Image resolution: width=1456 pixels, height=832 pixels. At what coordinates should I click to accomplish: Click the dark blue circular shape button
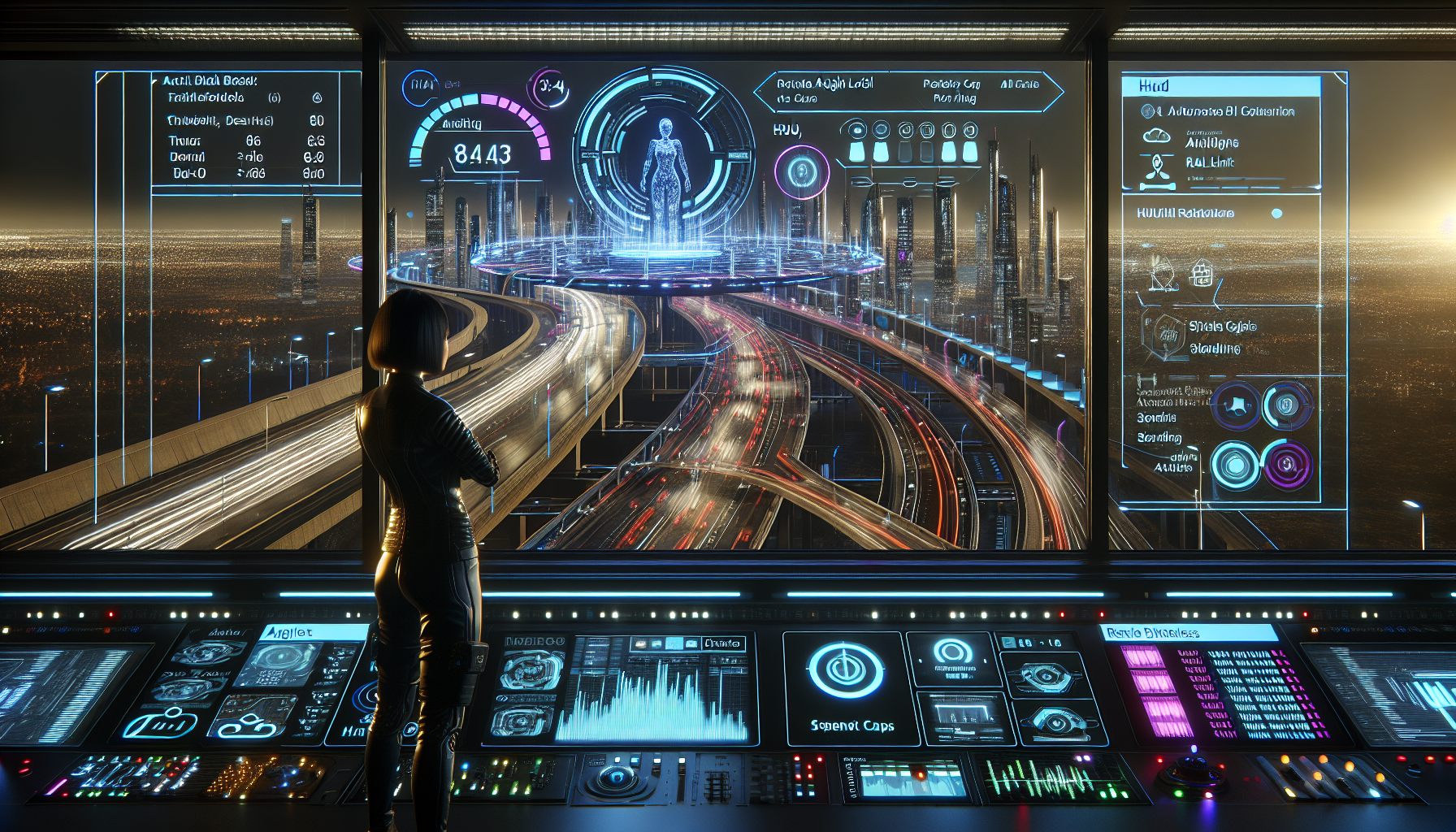[1236, 405]
